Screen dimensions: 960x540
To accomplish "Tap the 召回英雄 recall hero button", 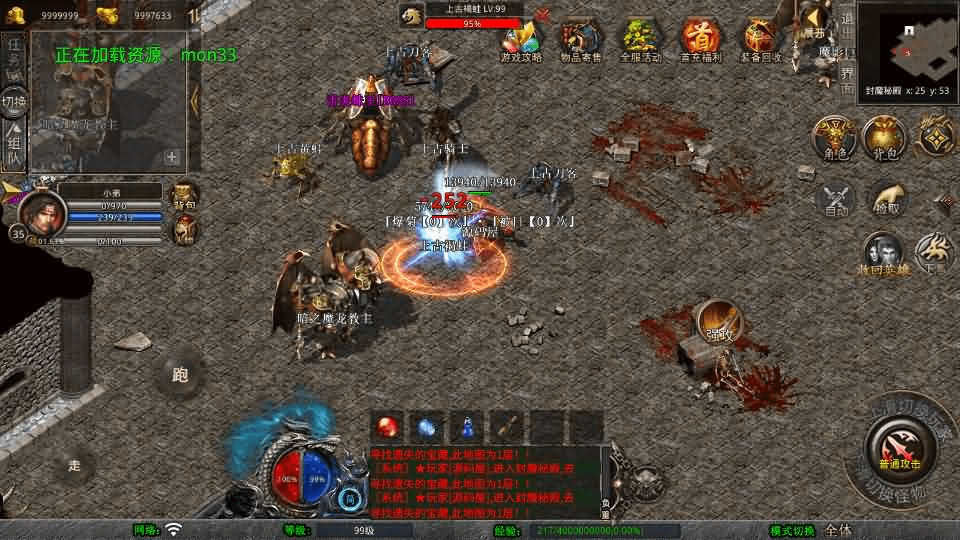I will (882, 254).
